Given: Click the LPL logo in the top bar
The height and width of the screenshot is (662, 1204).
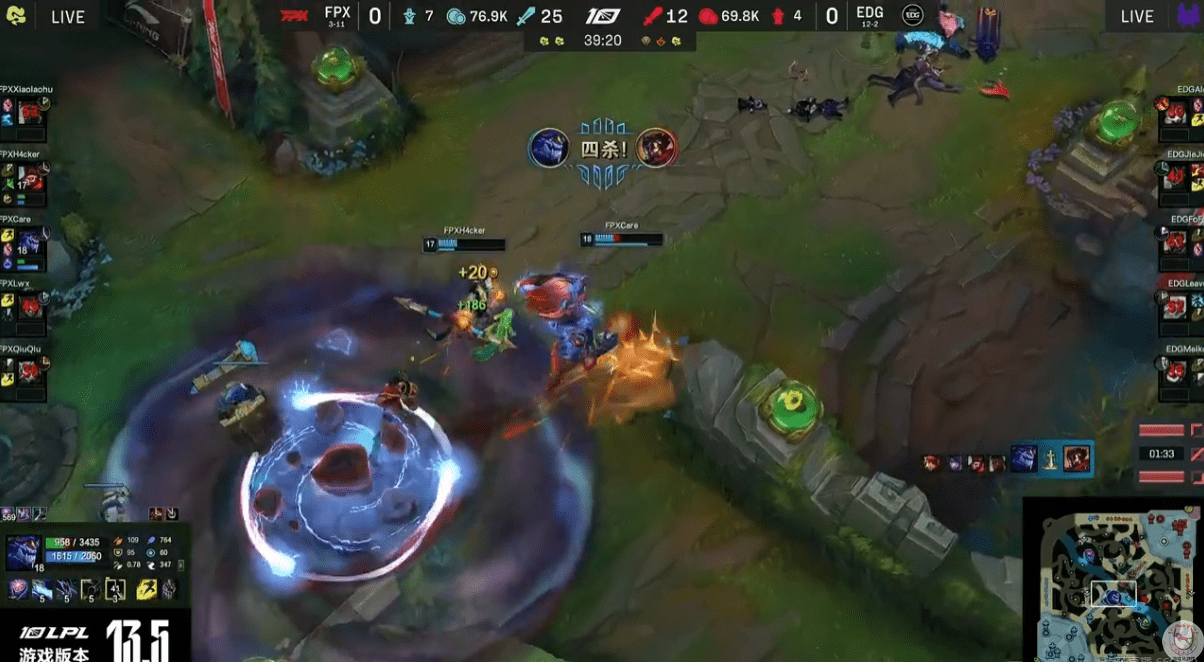Looking at the screenshot, I should (x=603, y=16).
